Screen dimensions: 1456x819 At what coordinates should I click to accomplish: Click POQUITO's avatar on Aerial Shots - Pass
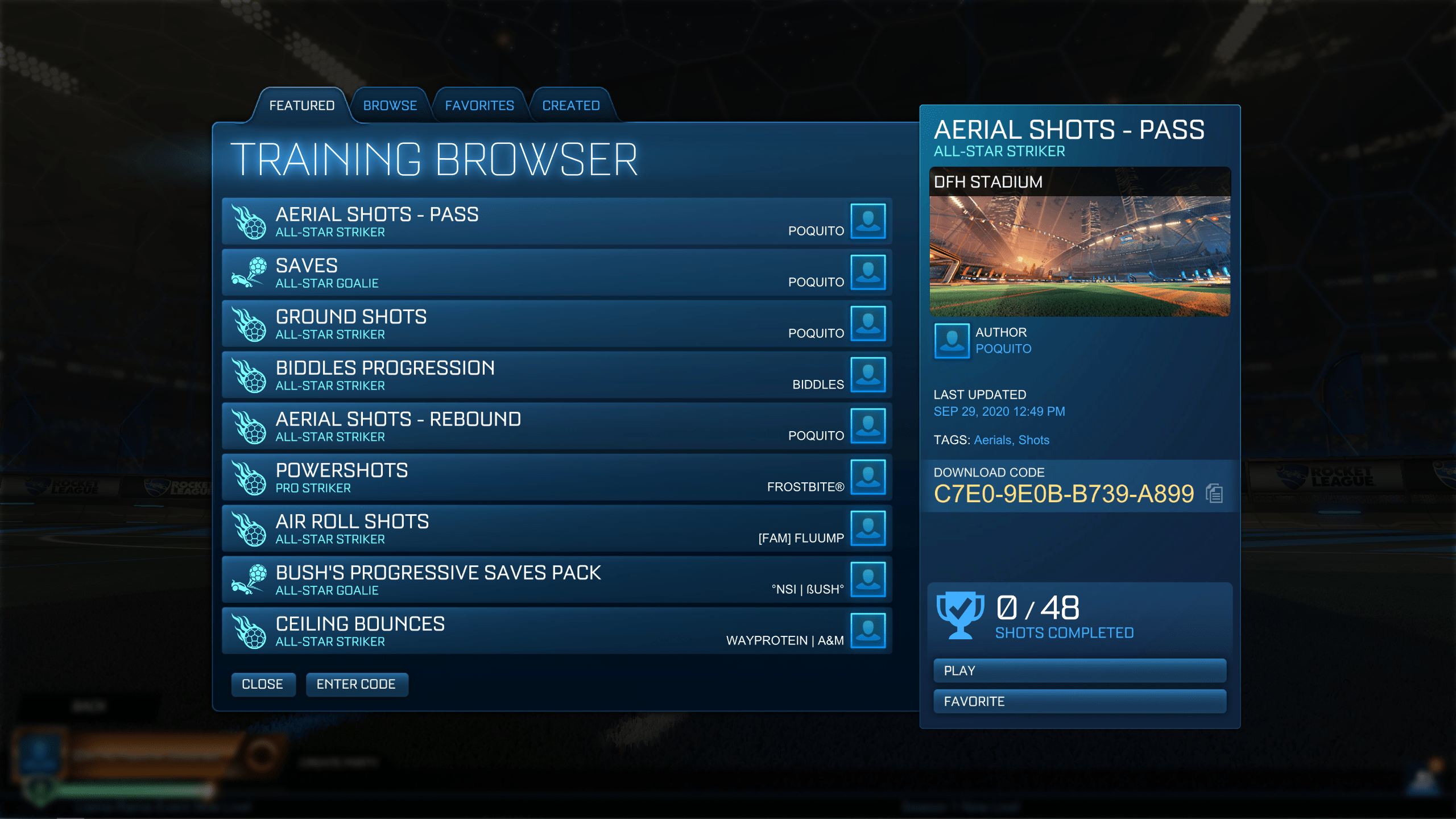868,221
